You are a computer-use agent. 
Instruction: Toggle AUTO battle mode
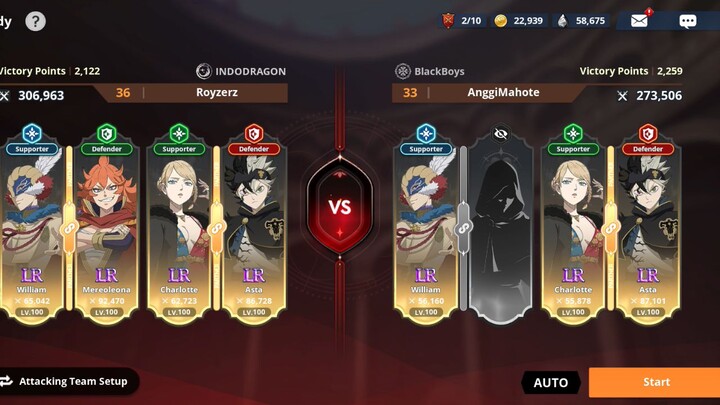pos(550,382)
